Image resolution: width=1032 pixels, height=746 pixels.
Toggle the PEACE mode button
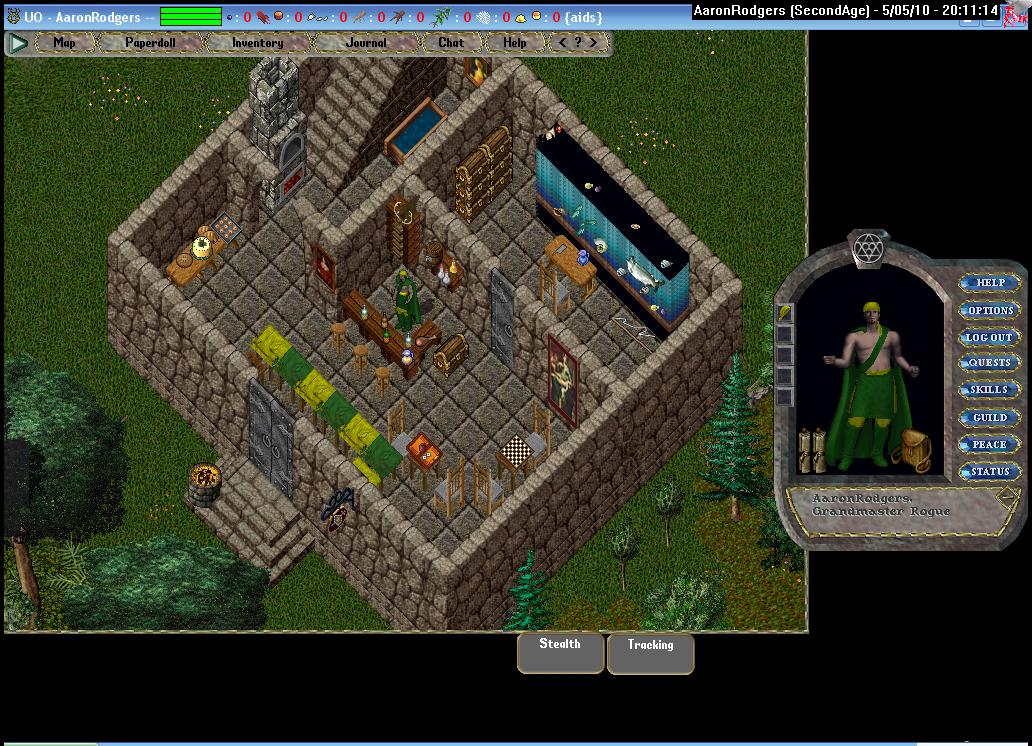click(x=990, y=444)
